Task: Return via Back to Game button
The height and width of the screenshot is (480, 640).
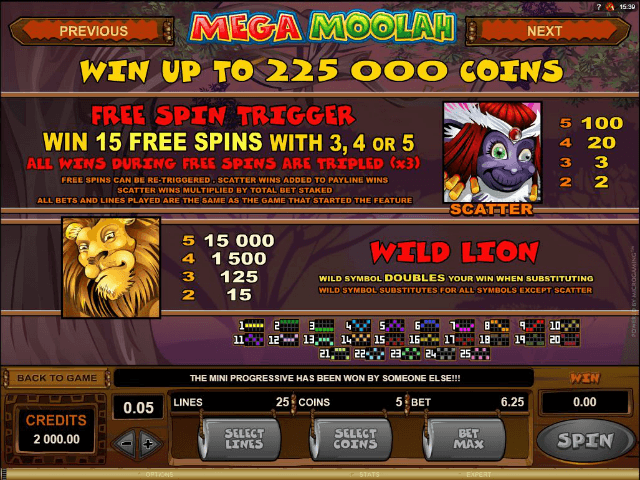Action: coord(56,378)
